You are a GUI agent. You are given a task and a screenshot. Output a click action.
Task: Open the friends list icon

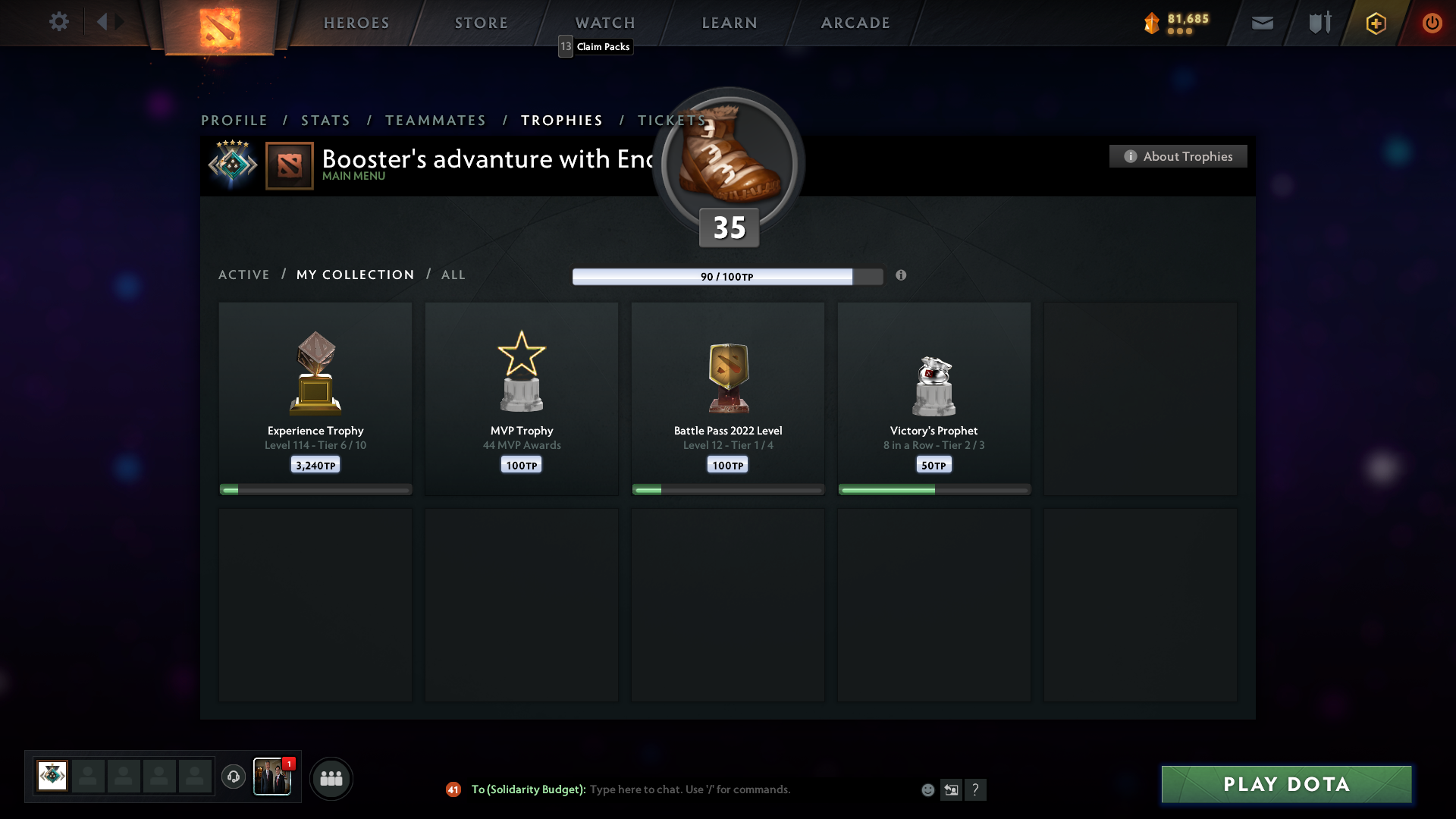click(x=331, y=778)
